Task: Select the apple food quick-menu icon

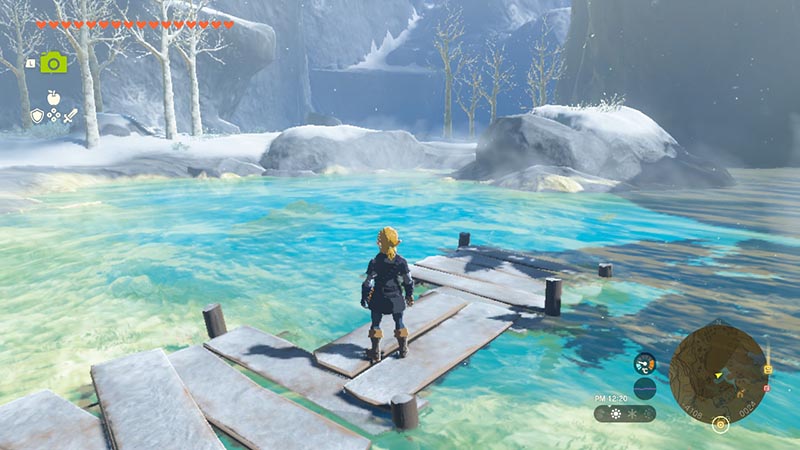Action: pyautogui.click(x=53, y=98)
